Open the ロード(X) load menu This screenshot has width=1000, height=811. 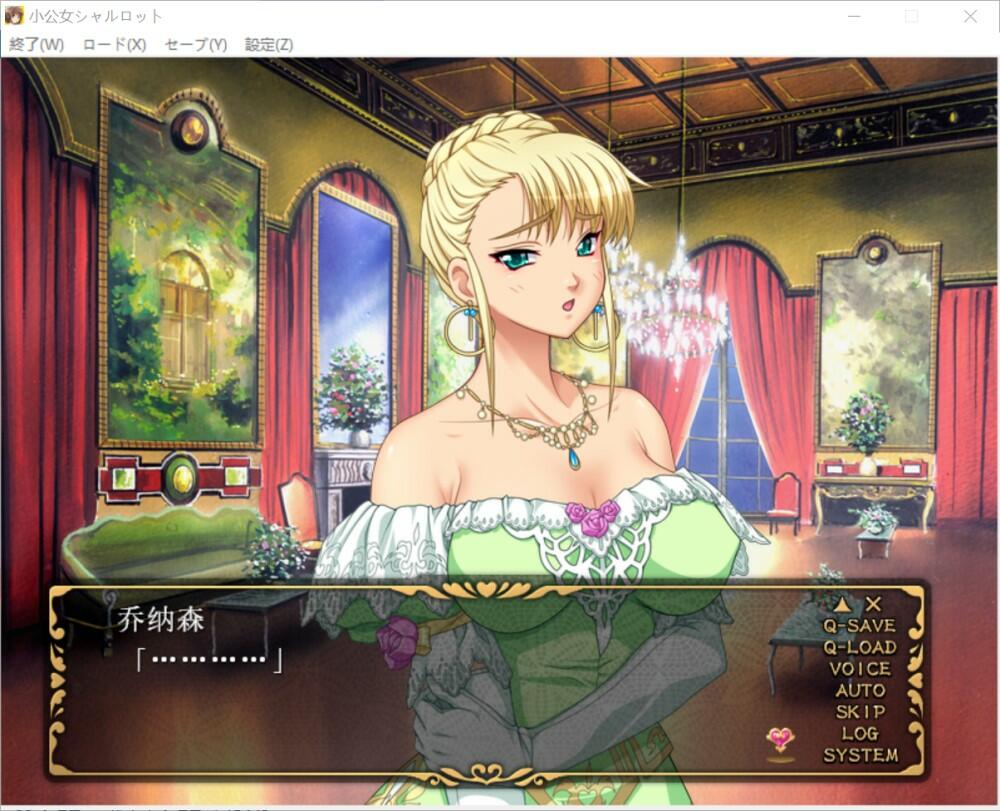(x=114, y=45)
